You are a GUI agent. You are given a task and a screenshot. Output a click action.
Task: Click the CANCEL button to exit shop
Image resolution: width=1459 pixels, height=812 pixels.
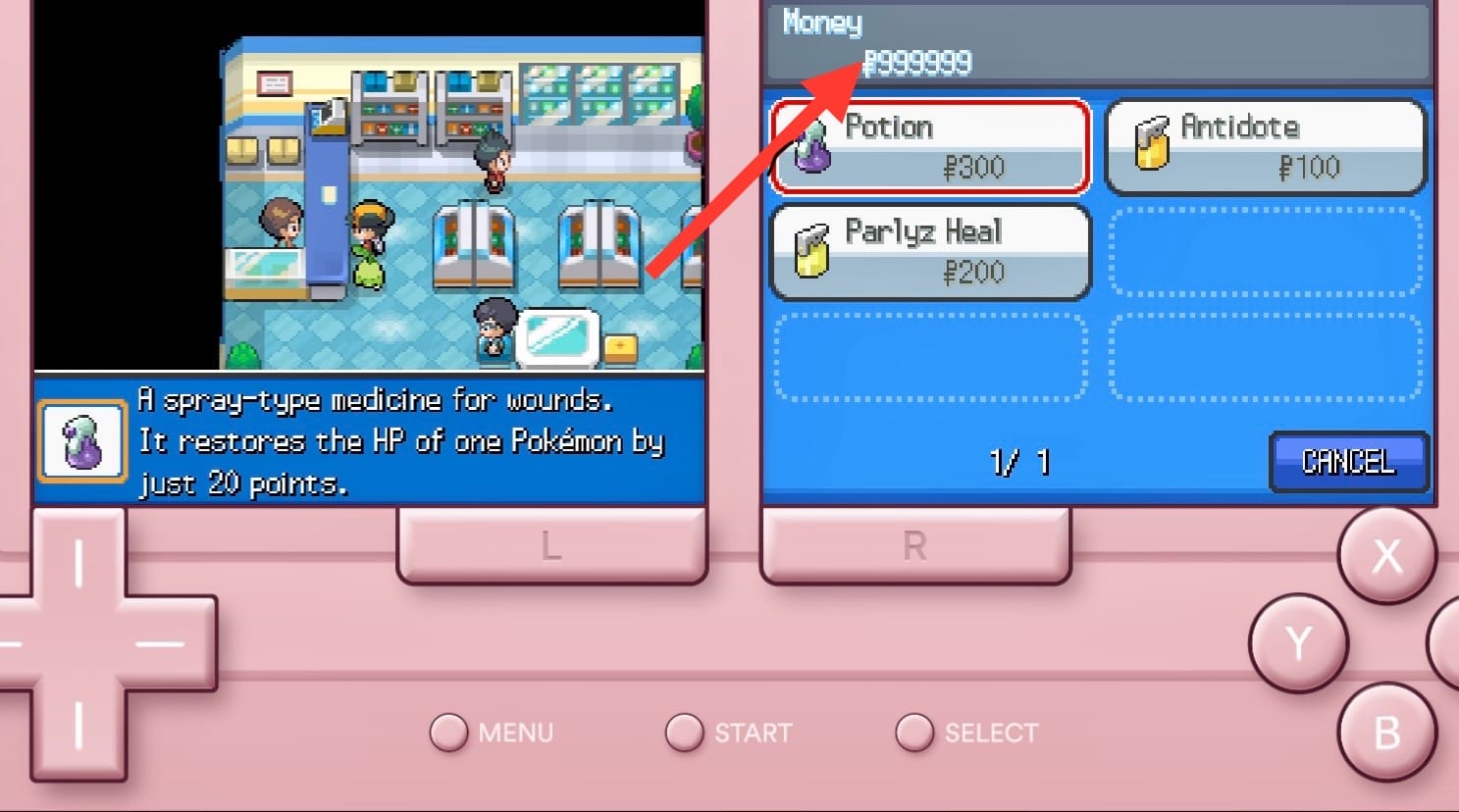click(x=1349, y=462)
